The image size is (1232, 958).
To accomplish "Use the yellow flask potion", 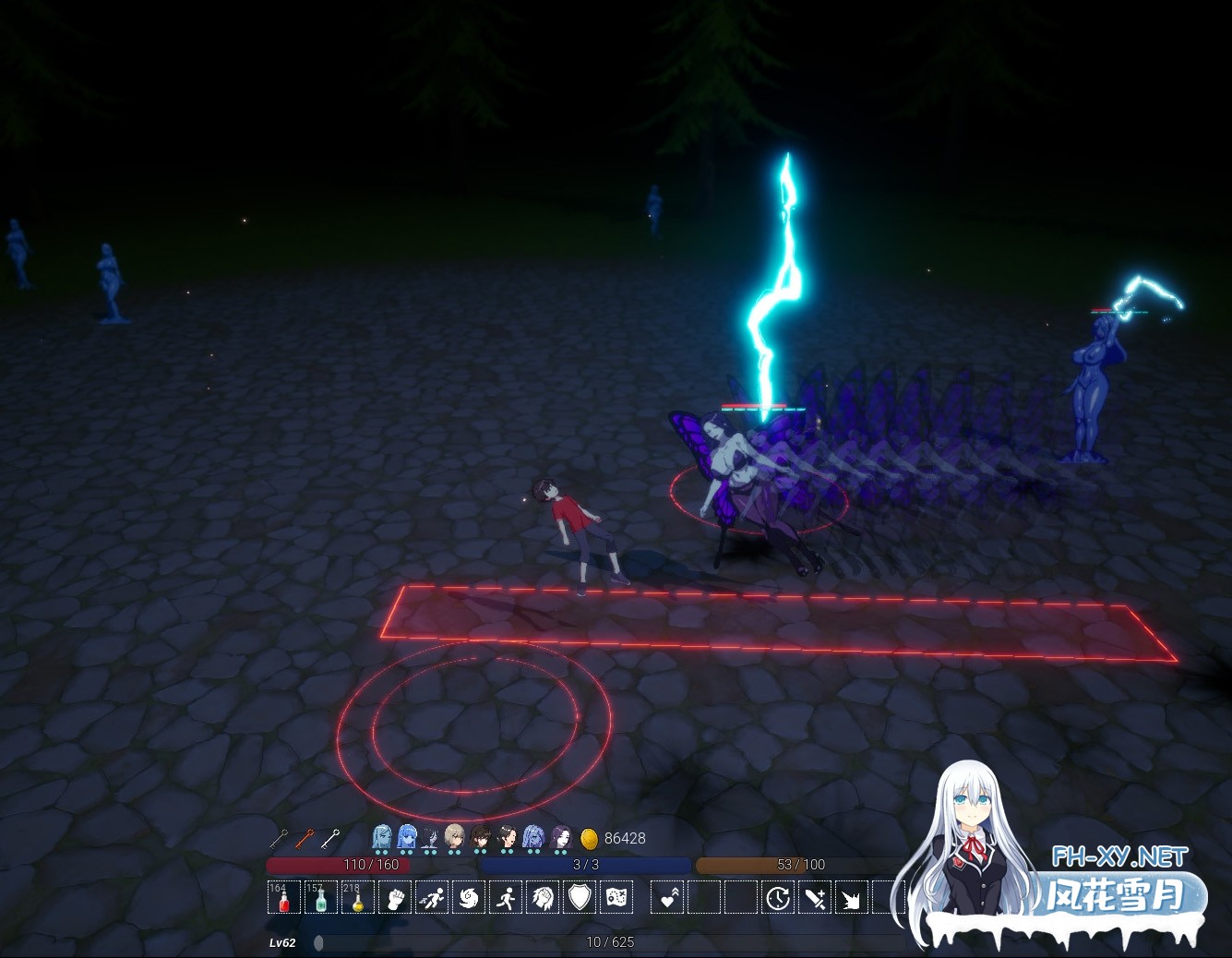I will [357, 897].
